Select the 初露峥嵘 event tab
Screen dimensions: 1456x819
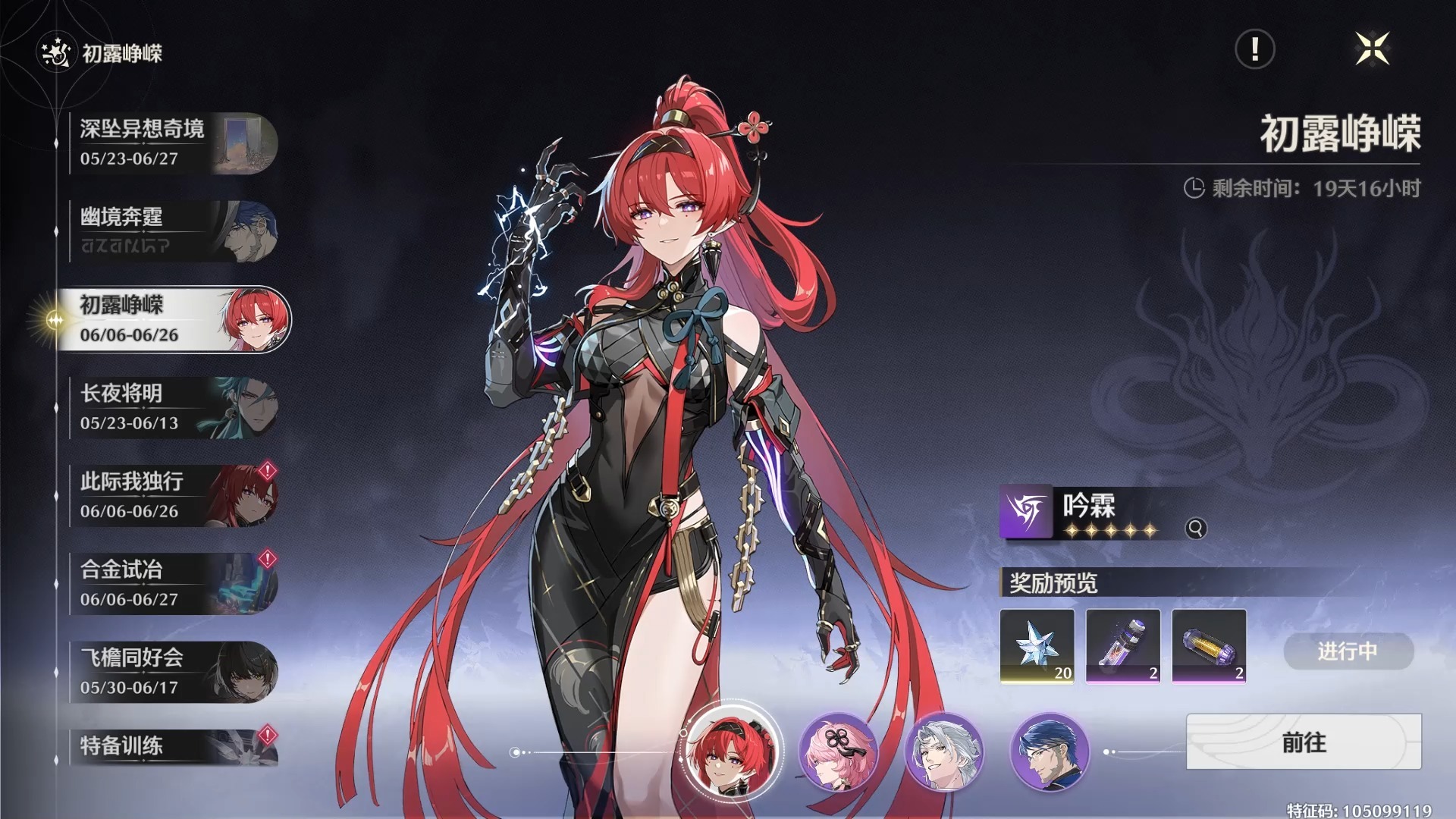click(x=173, y=319)
